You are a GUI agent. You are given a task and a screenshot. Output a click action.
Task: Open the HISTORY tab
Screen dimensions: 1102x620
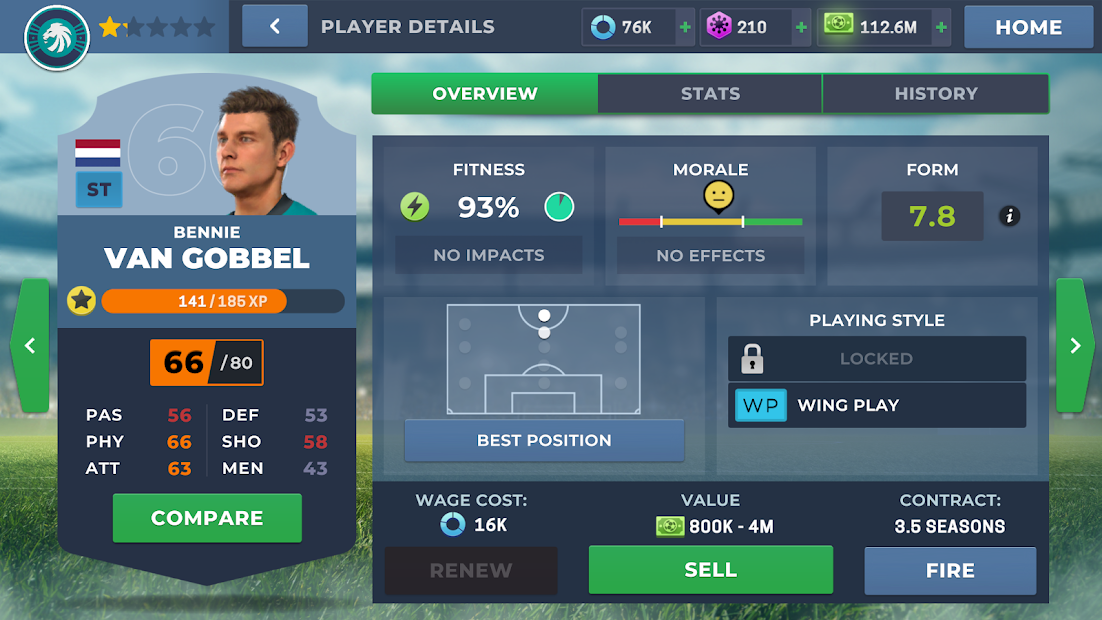[935, 94]
